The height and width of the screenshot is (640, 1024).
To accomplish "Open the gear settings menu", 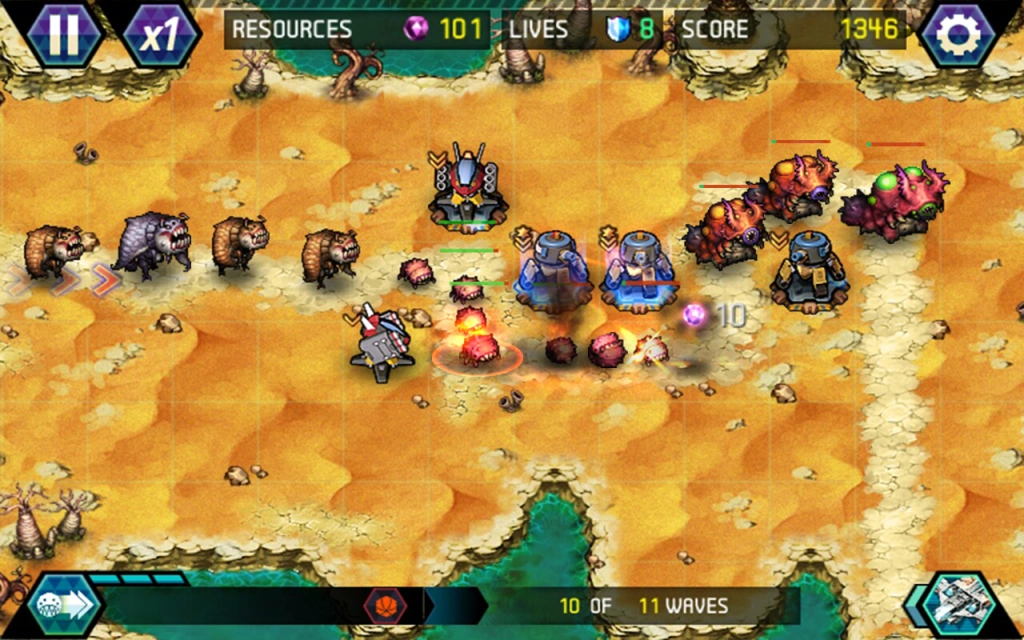I will coord(962,34).
